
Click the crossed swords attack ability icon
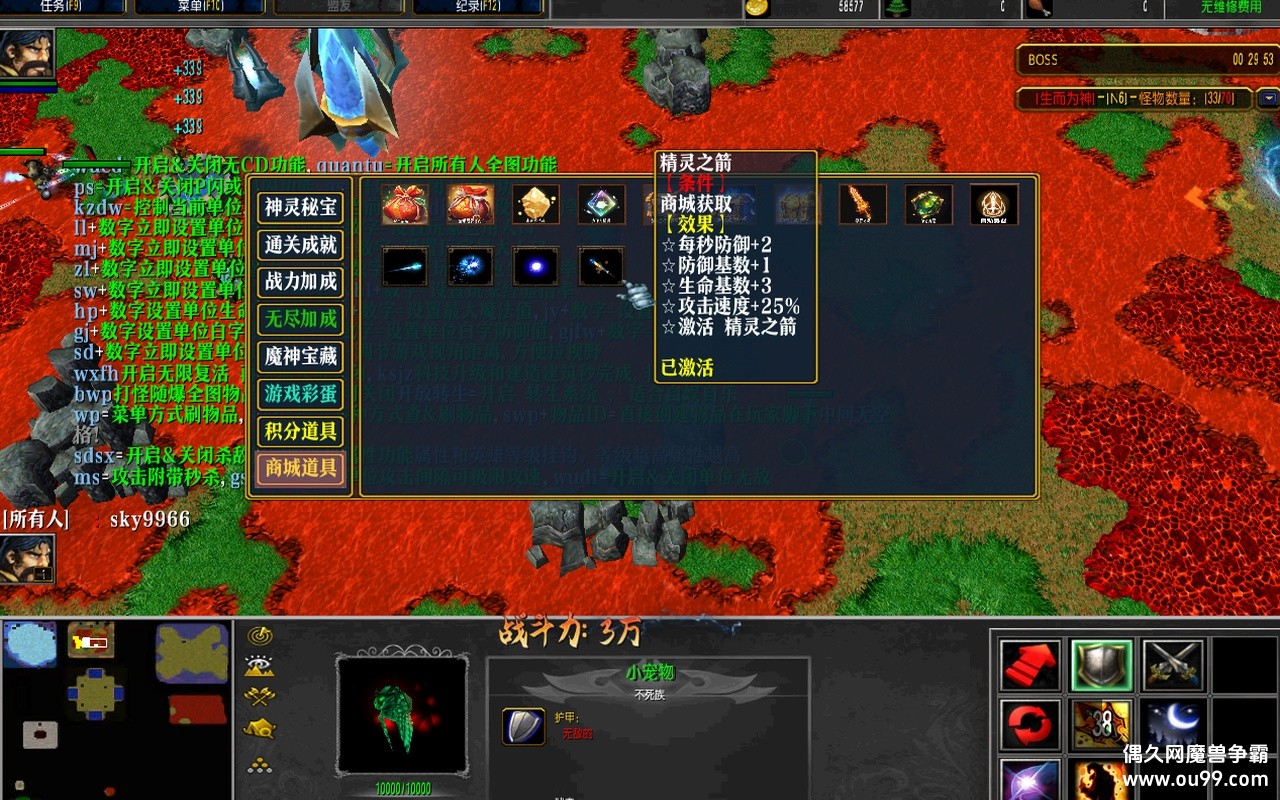click(x=1170, y=663)
